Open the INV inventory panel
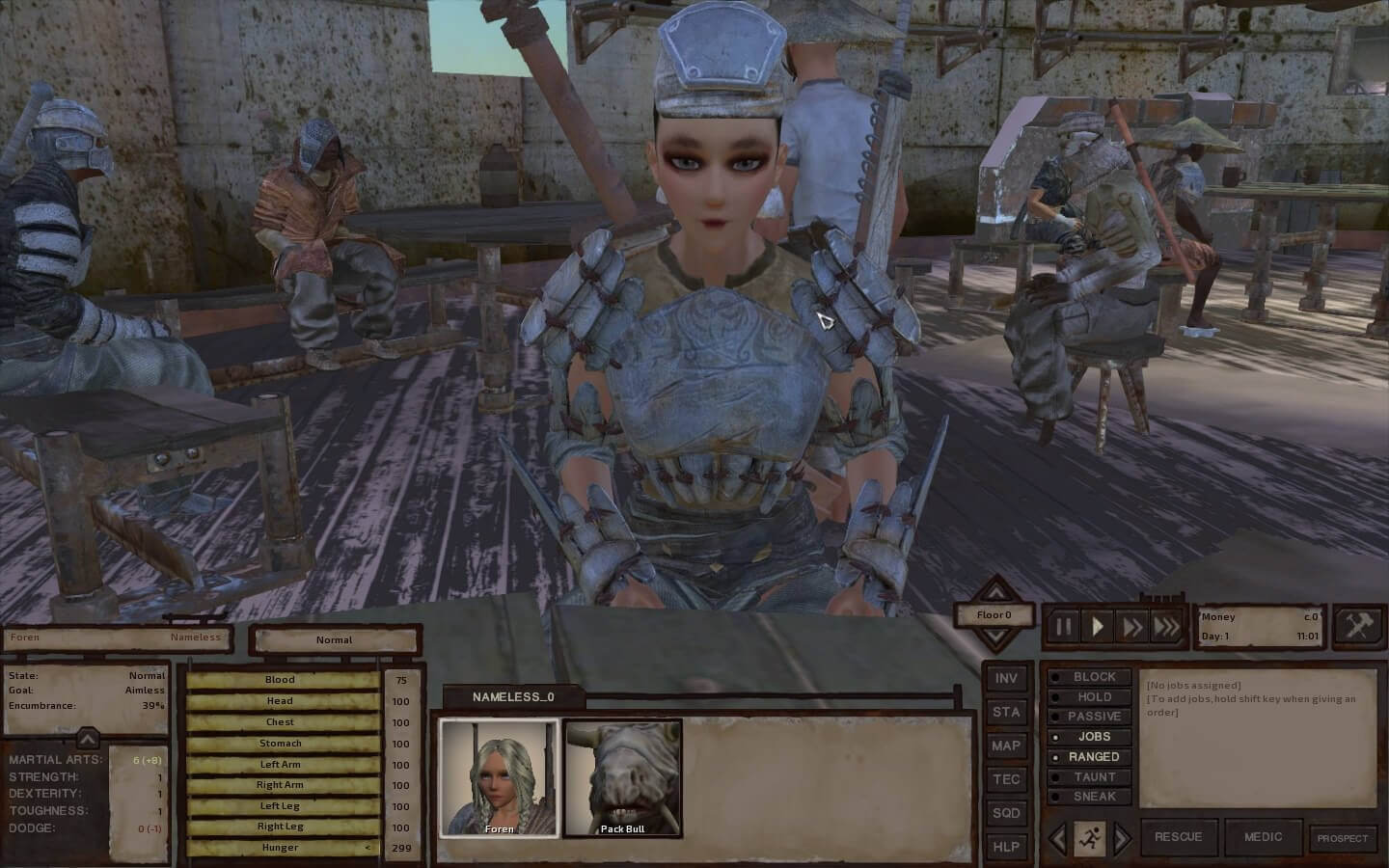The image size is (1389, 868). (1006, 678)
